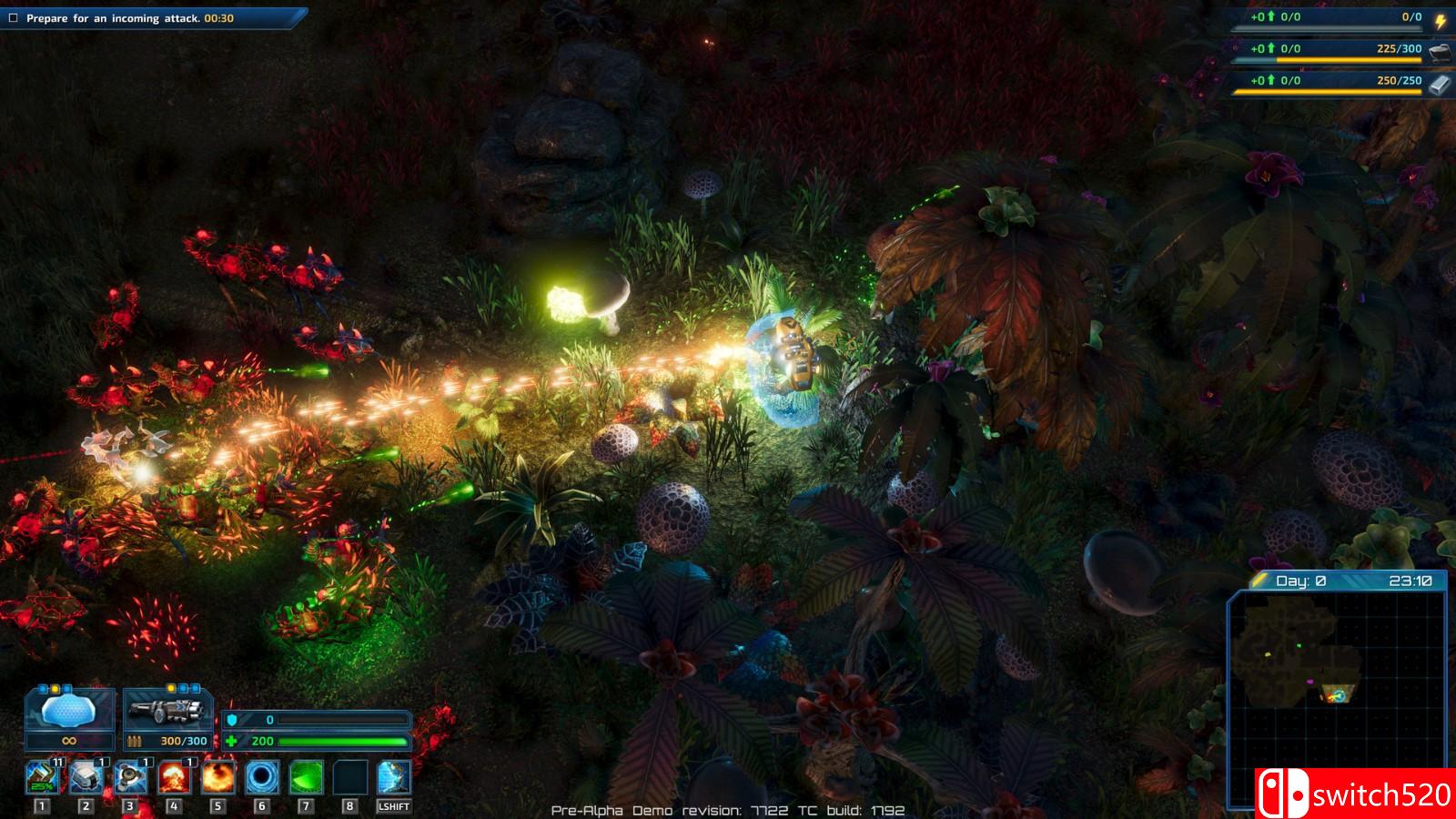Viewport: 1456px width, 819px height.
Task: Trigger the blue black-hole ability
Action: (x=262, y=778)
